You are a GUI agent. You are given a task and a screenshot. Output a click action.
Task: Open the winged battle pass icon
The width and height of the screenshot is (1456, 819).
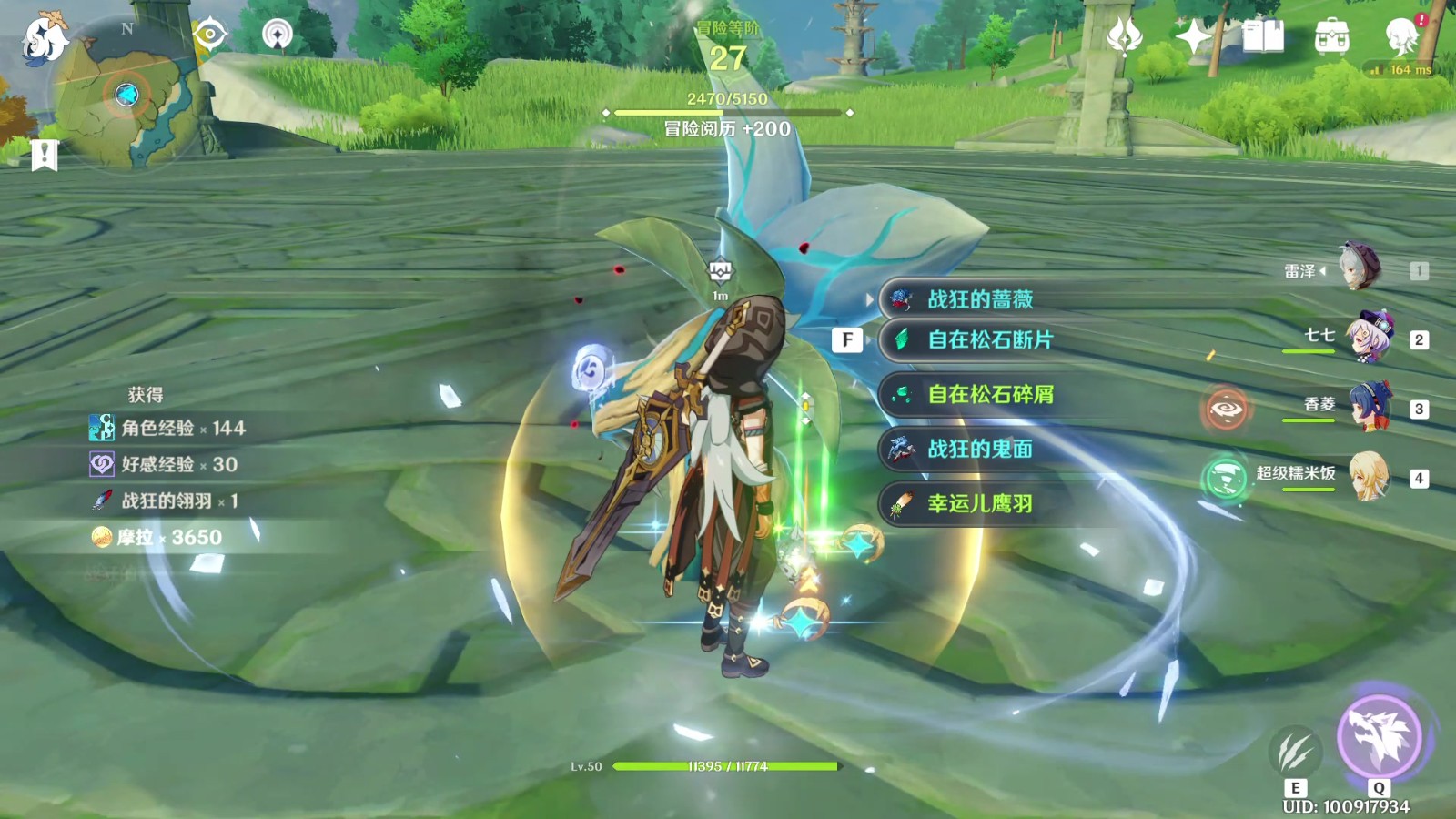coord(1125,36)
